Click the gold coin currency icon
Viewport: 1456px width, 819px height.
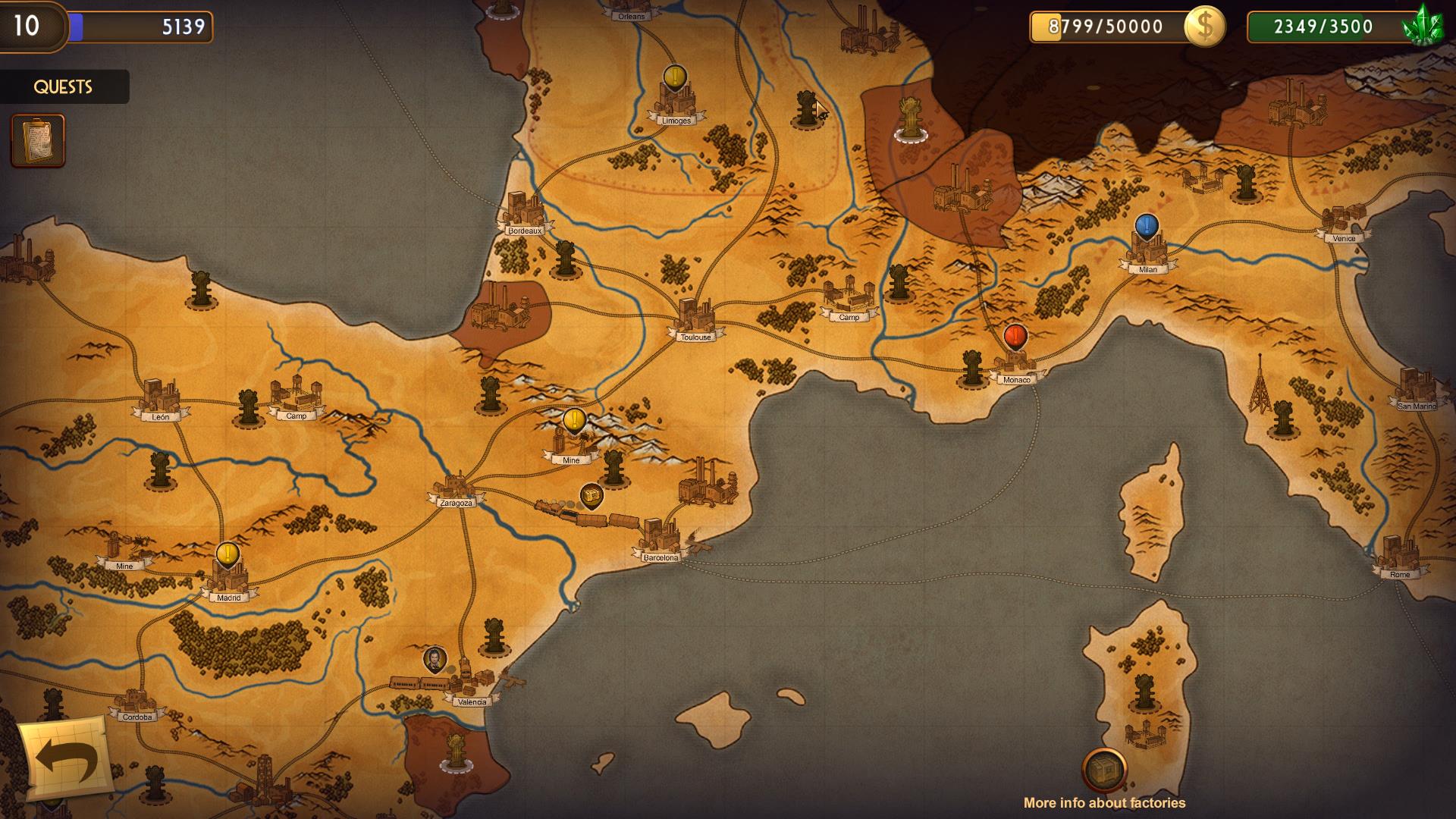[1204, 27]
